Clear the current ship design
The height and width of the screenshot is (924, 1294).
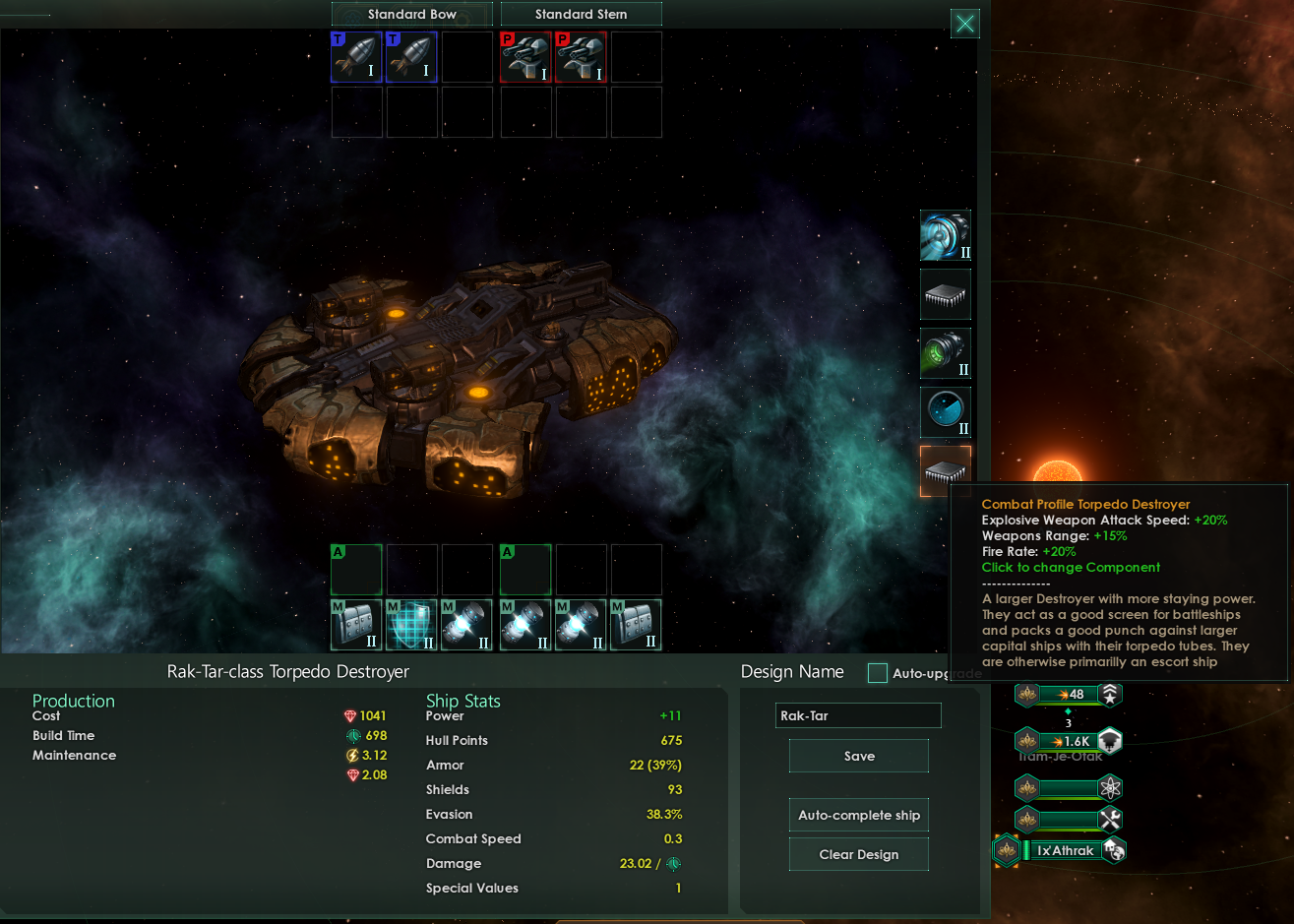point(859,854)
